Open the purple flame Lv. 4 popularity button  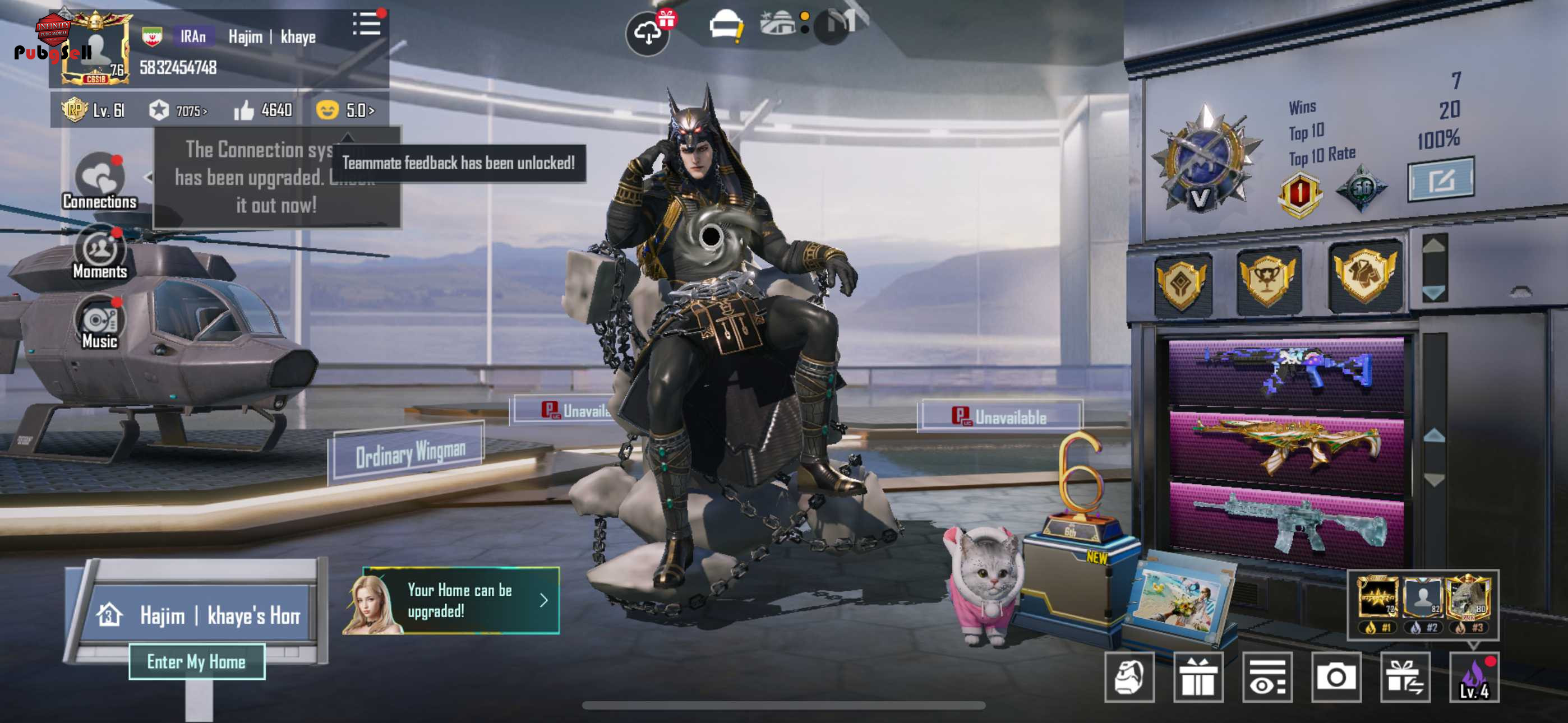coord(1474,678)
